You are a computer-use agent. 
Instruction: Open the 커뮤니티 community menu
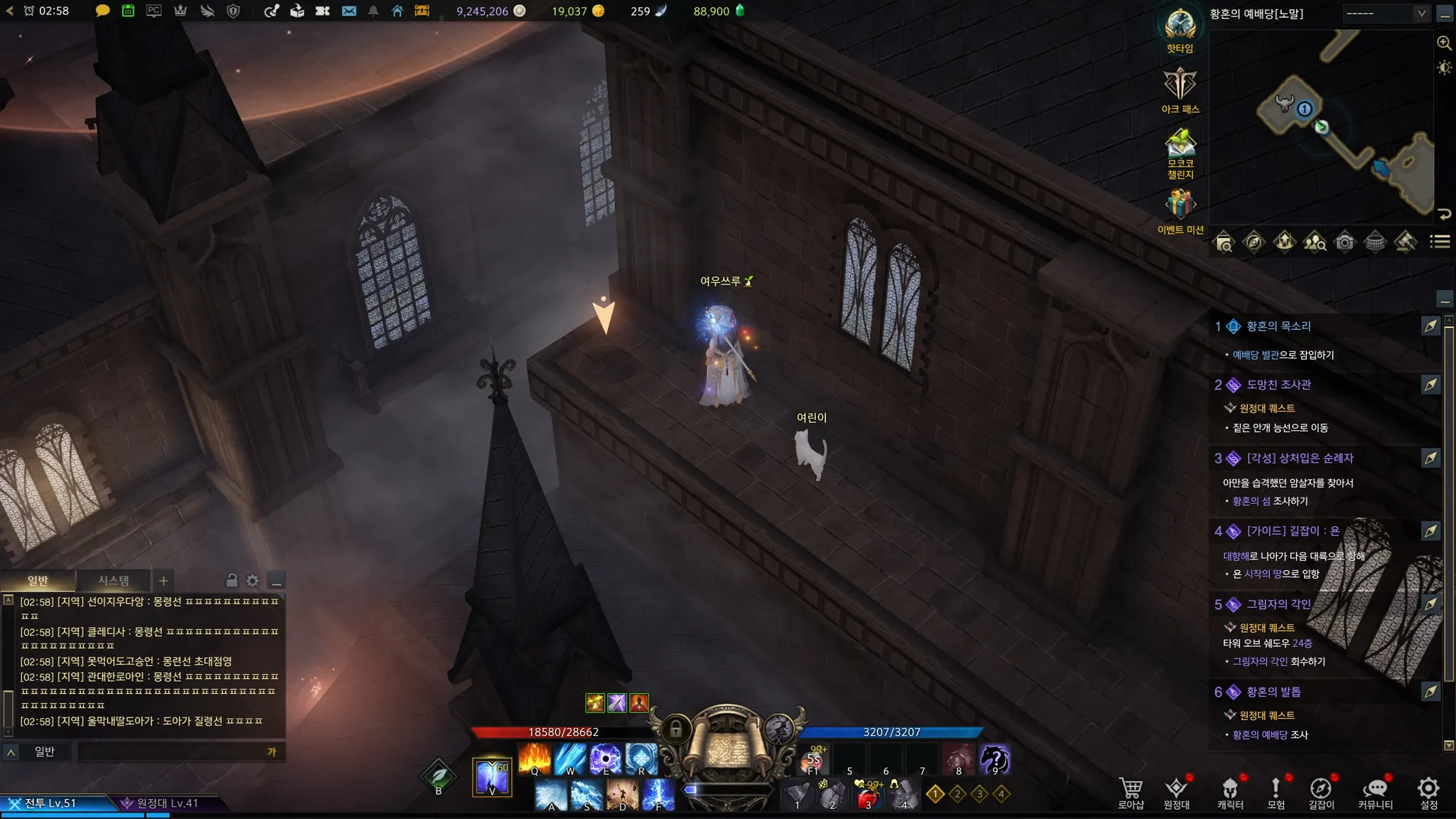(1375, 793)
